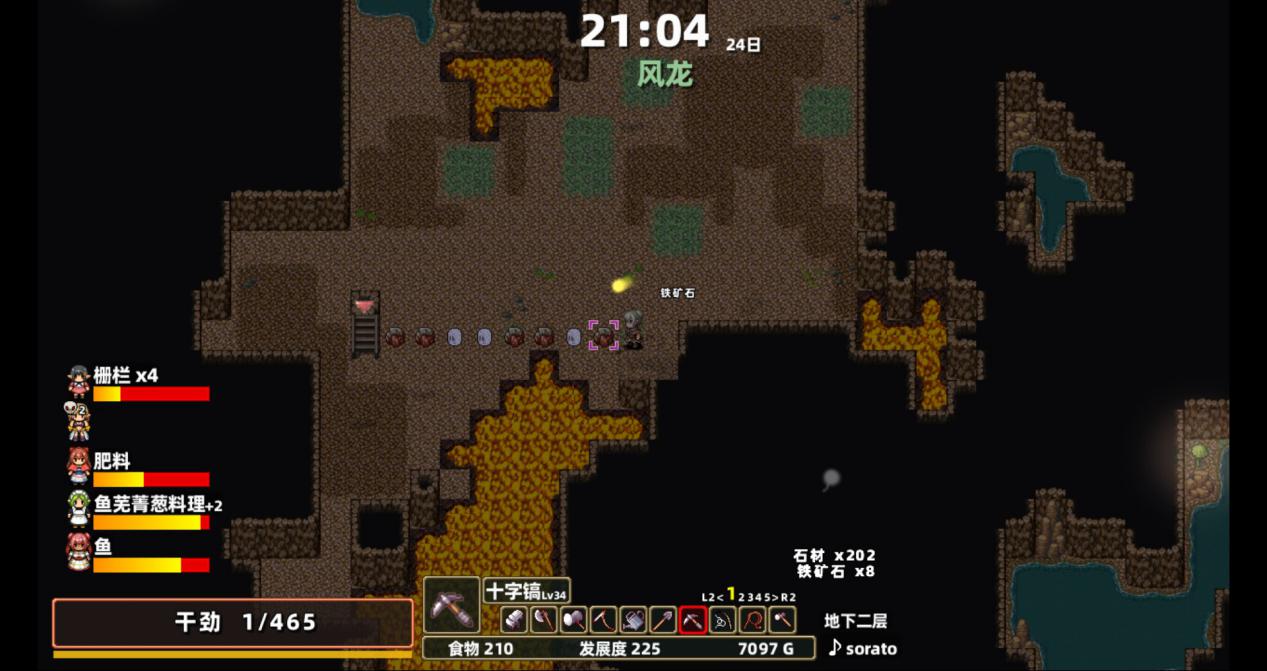1267x671 pixels.
Task: Select the pink-haired worker making fish
Action: click(x=78, y=551)
